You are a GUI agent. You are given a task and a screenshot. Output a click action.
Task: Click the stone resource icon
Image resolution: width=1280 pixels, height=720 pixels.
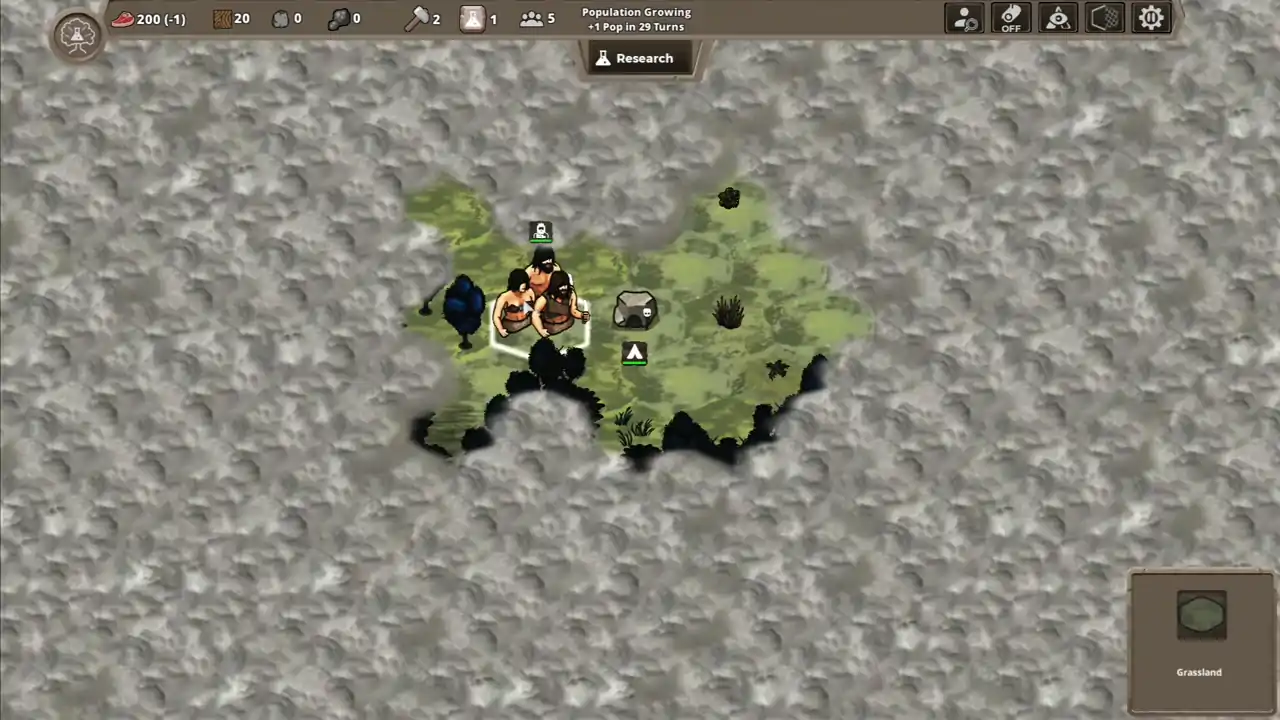click(x=281, y=17)
